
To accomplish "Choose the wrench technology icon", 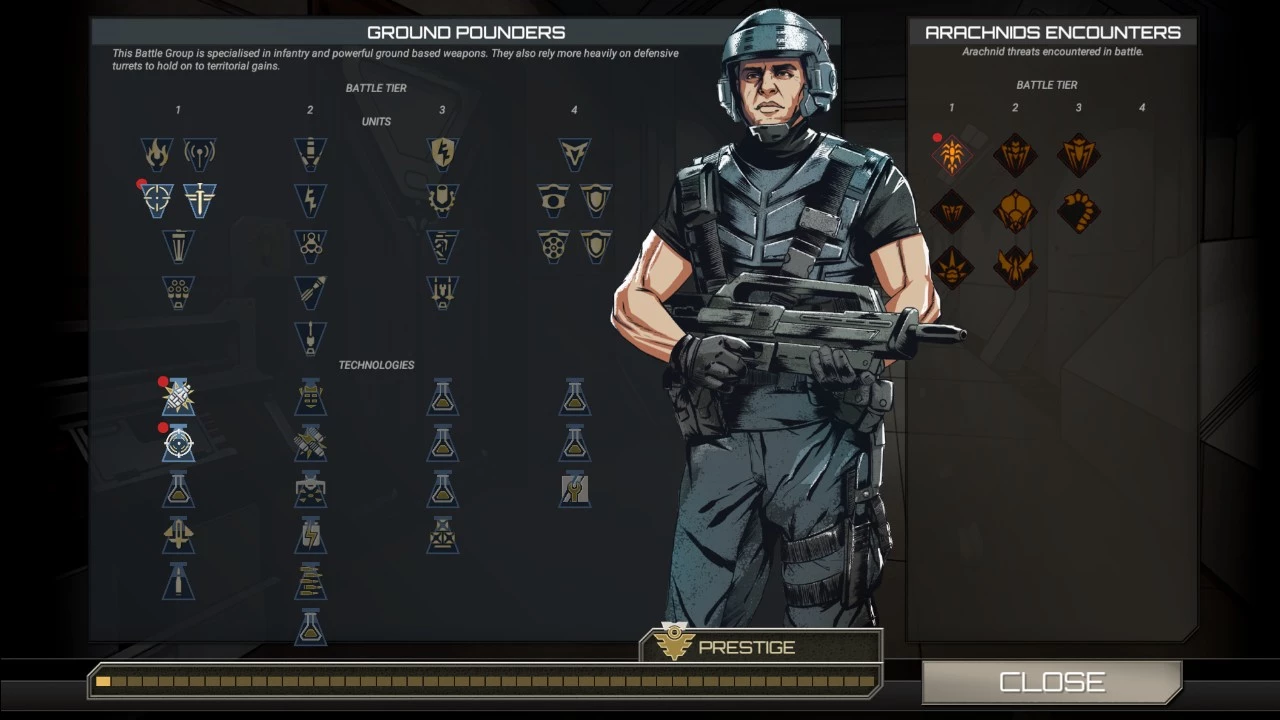I will (x=574, y=489).
